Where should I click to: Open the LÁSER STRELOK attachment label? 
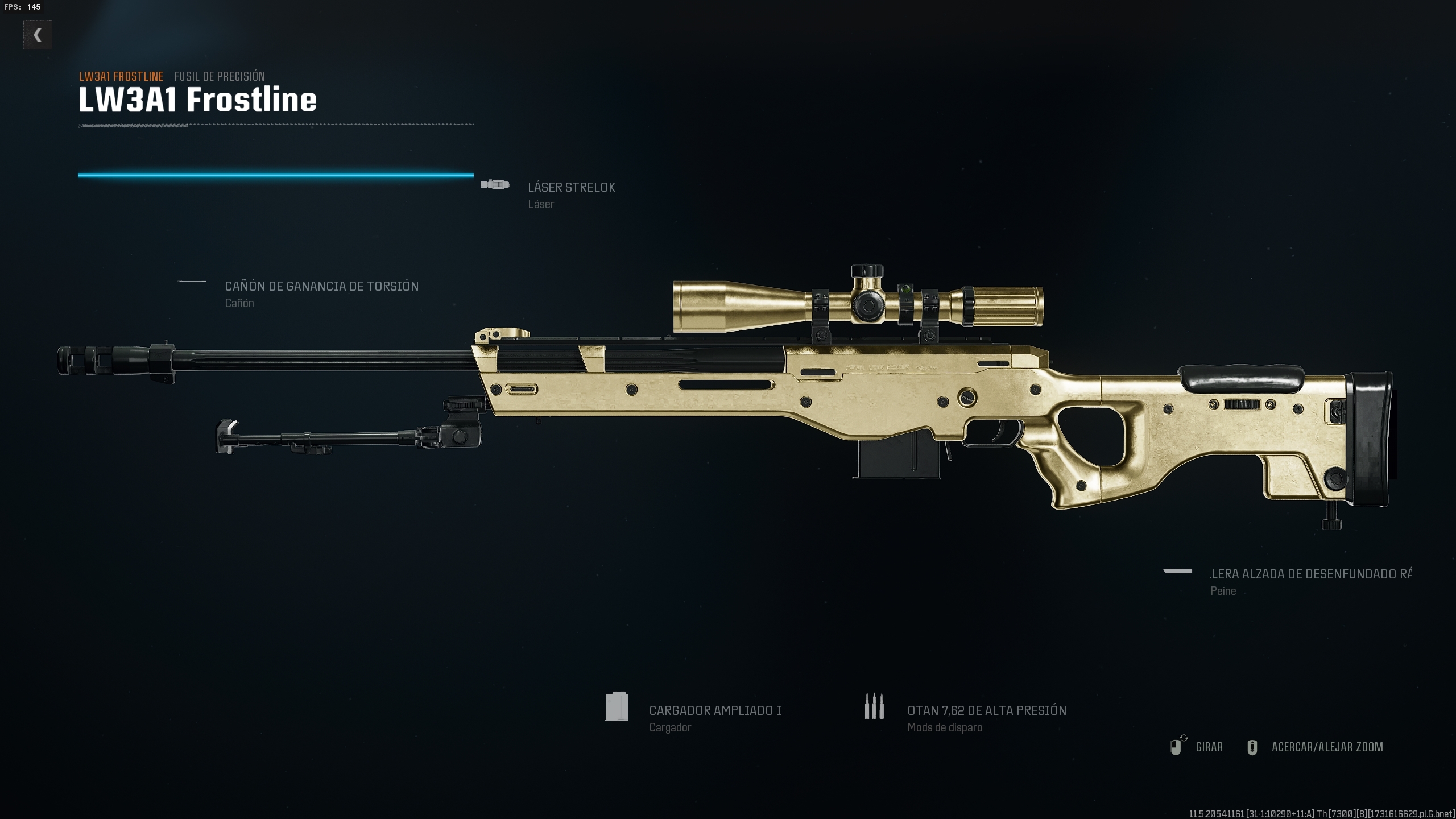point(571,187)
